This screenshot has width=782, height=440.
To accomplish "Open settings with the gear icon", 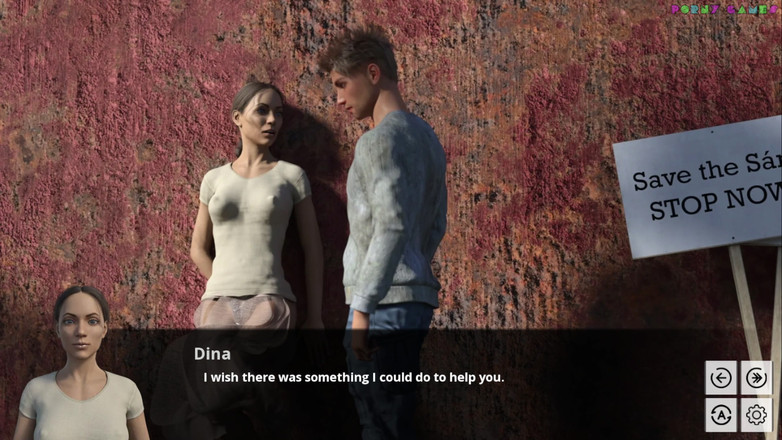I will pyautogui.click(x=756, y=414).
